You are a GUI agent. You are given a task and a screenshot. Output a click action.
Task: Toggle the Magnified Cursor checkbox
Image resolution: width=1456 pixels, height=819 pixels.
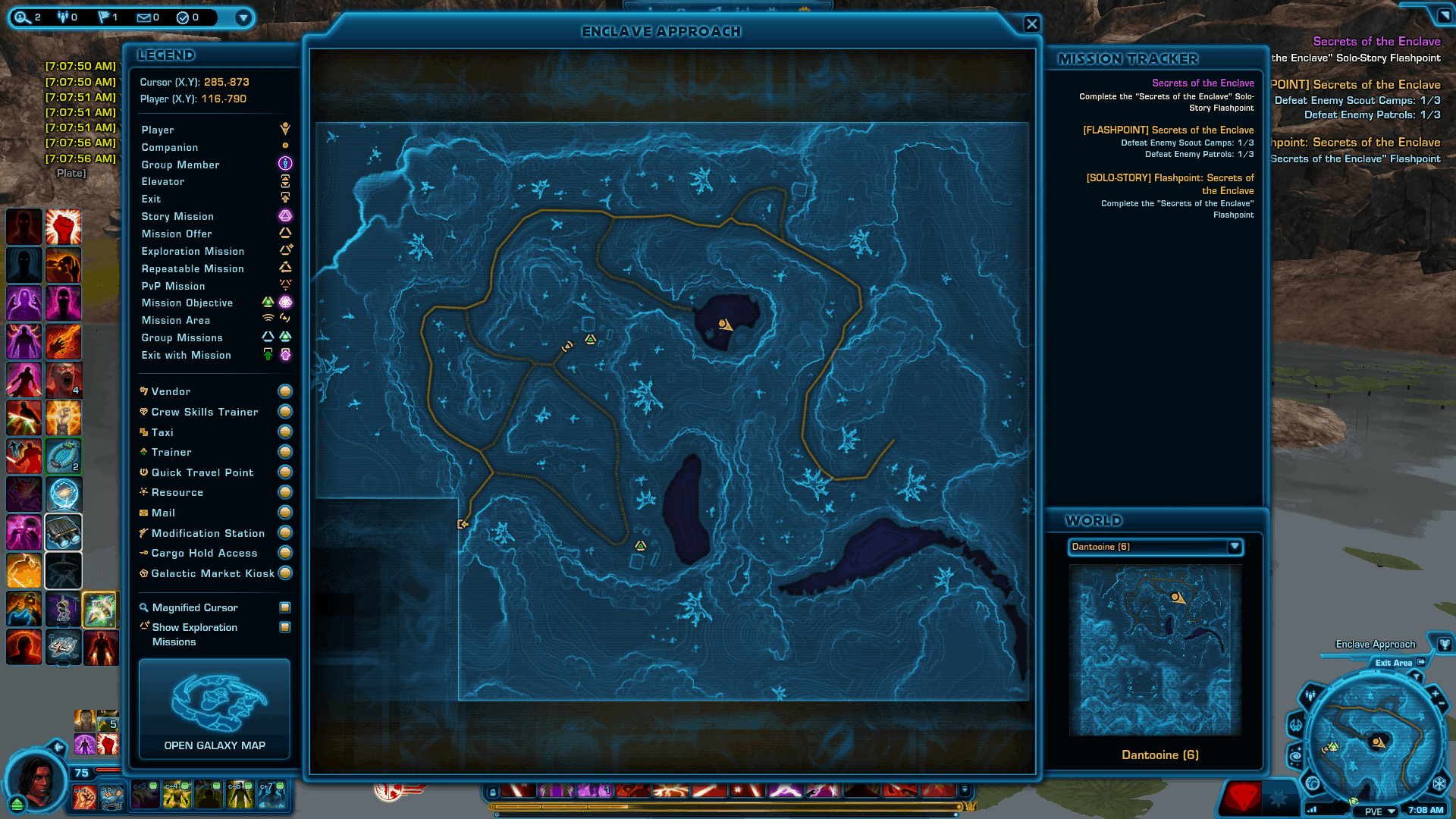(285, 607)
